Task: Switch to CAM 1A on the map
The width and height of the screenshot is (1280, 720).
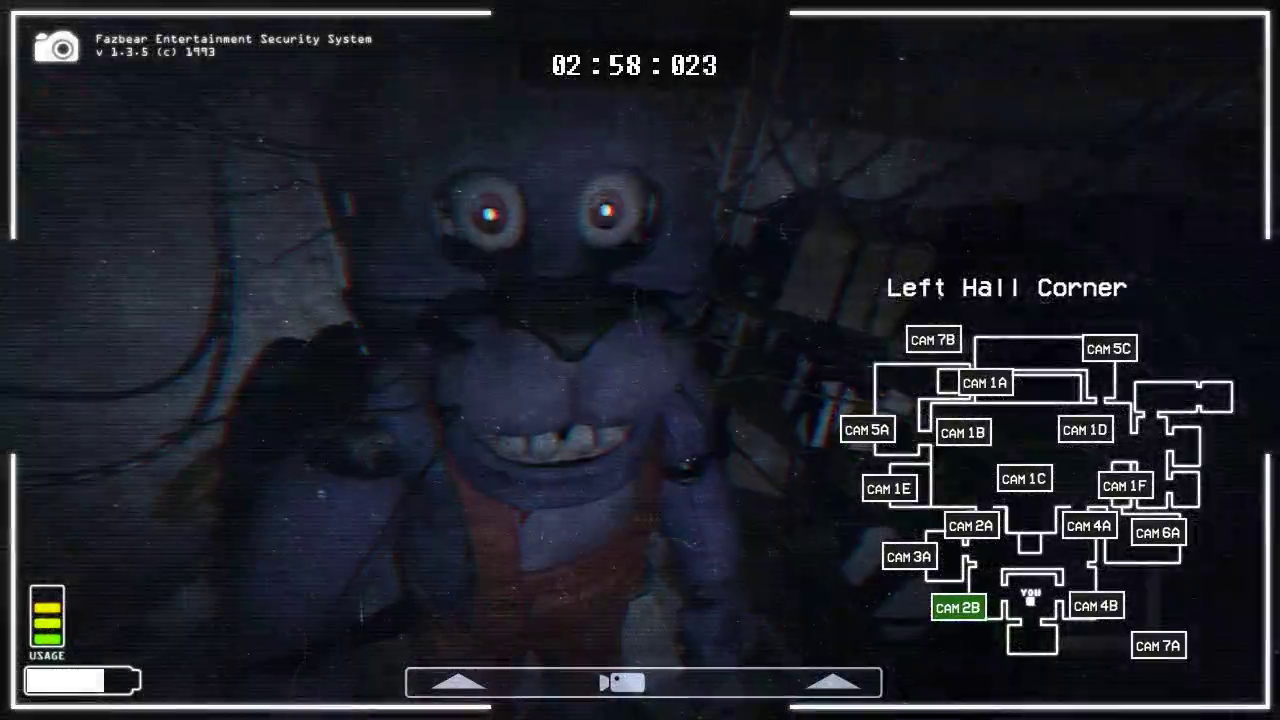Action: pos(984,383)
